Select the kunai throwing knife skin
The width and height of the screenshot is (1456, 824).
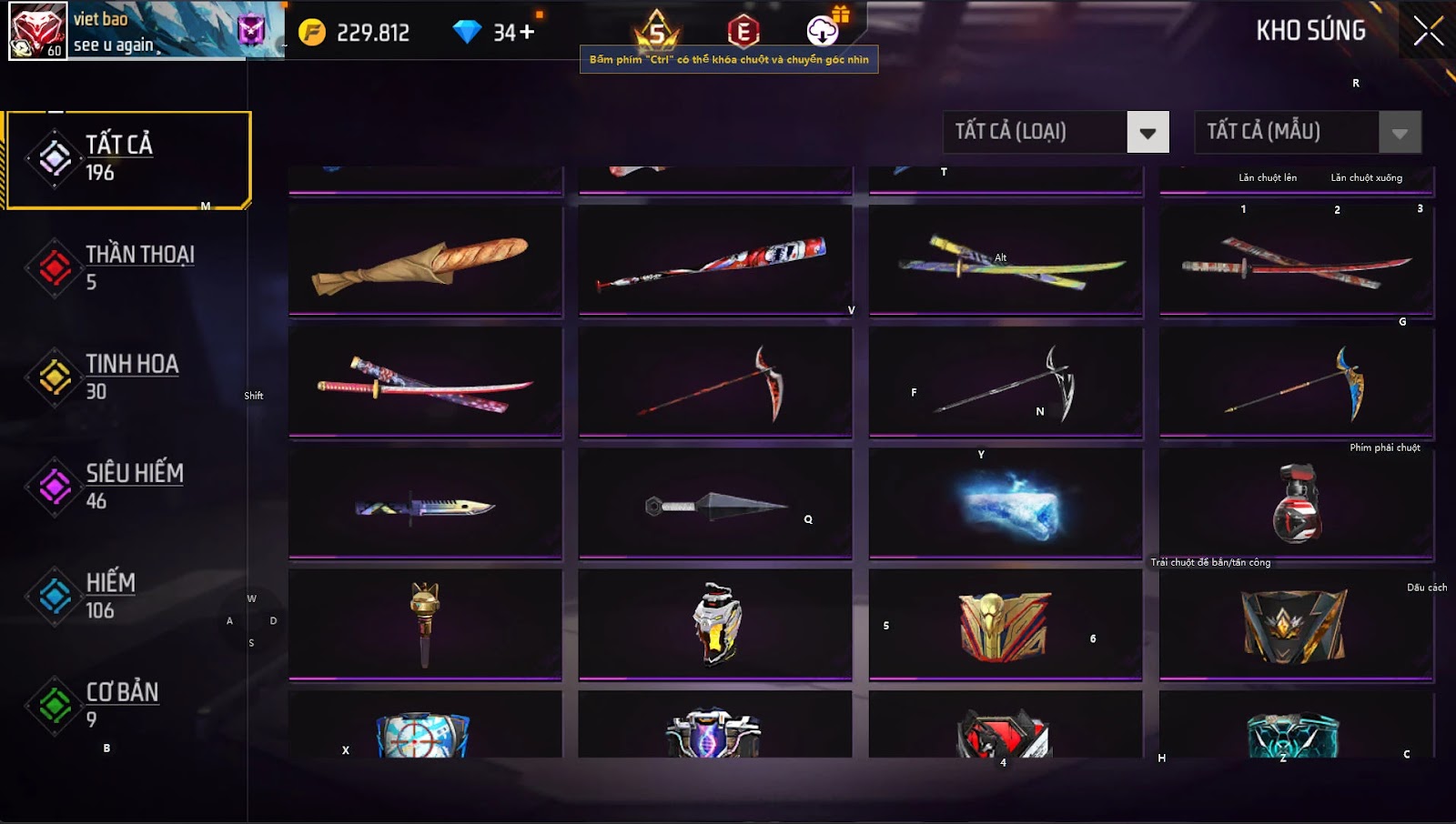pos(714,505)
